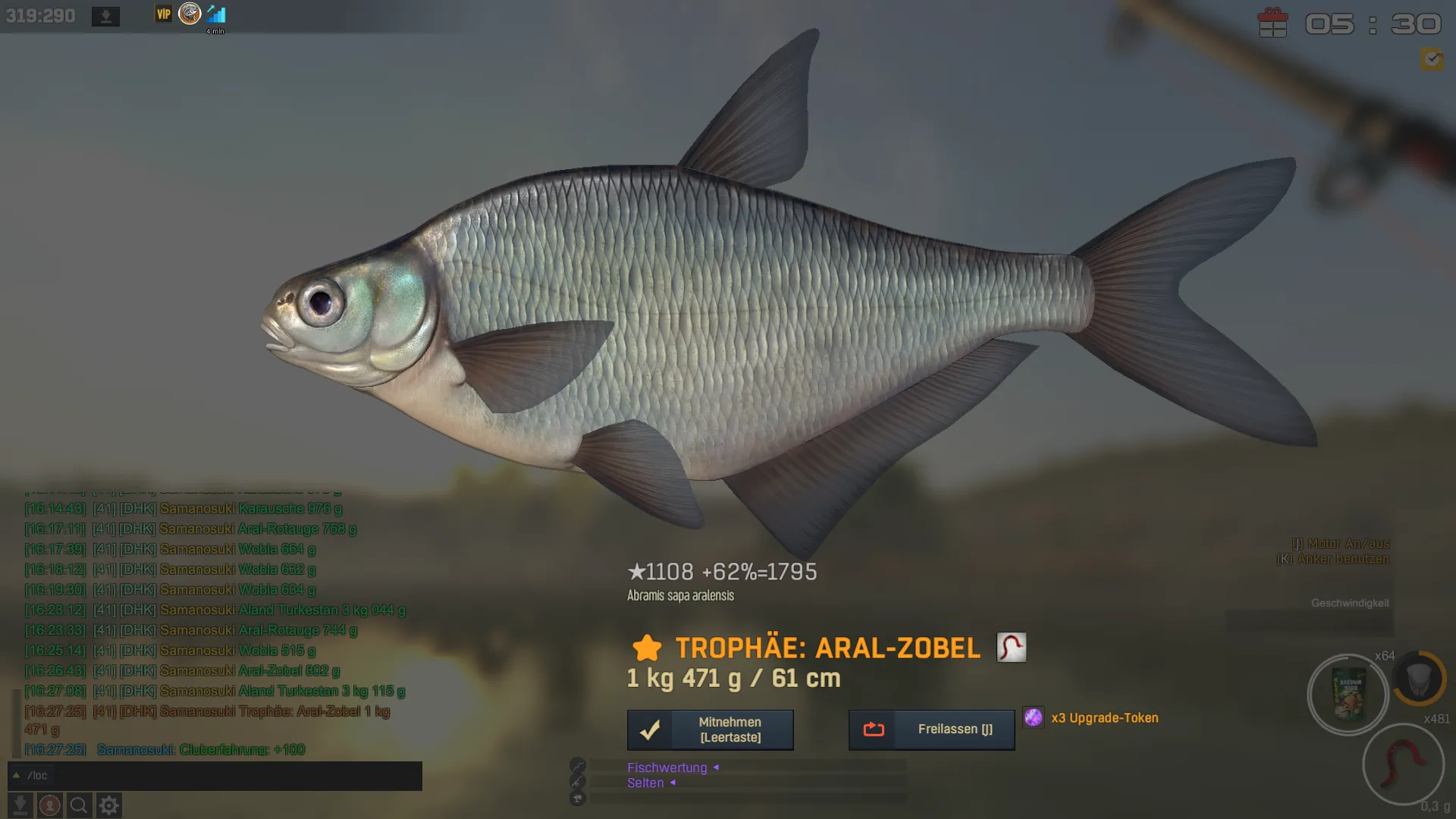Release the fish with Freilassen
1456x819 pixels.
(931, 730)
